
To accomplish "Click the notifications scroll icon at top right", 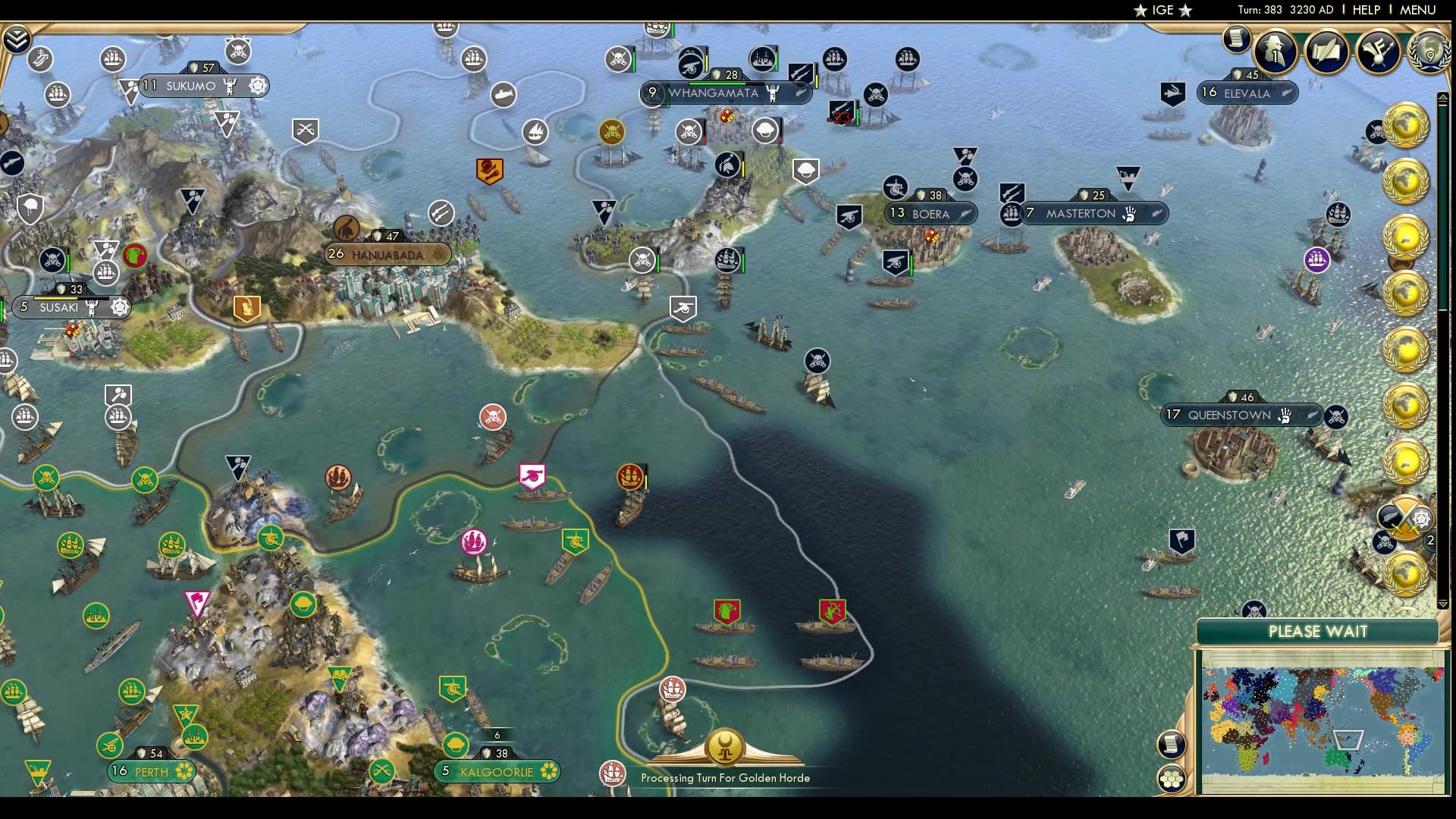I will 1238,38.
